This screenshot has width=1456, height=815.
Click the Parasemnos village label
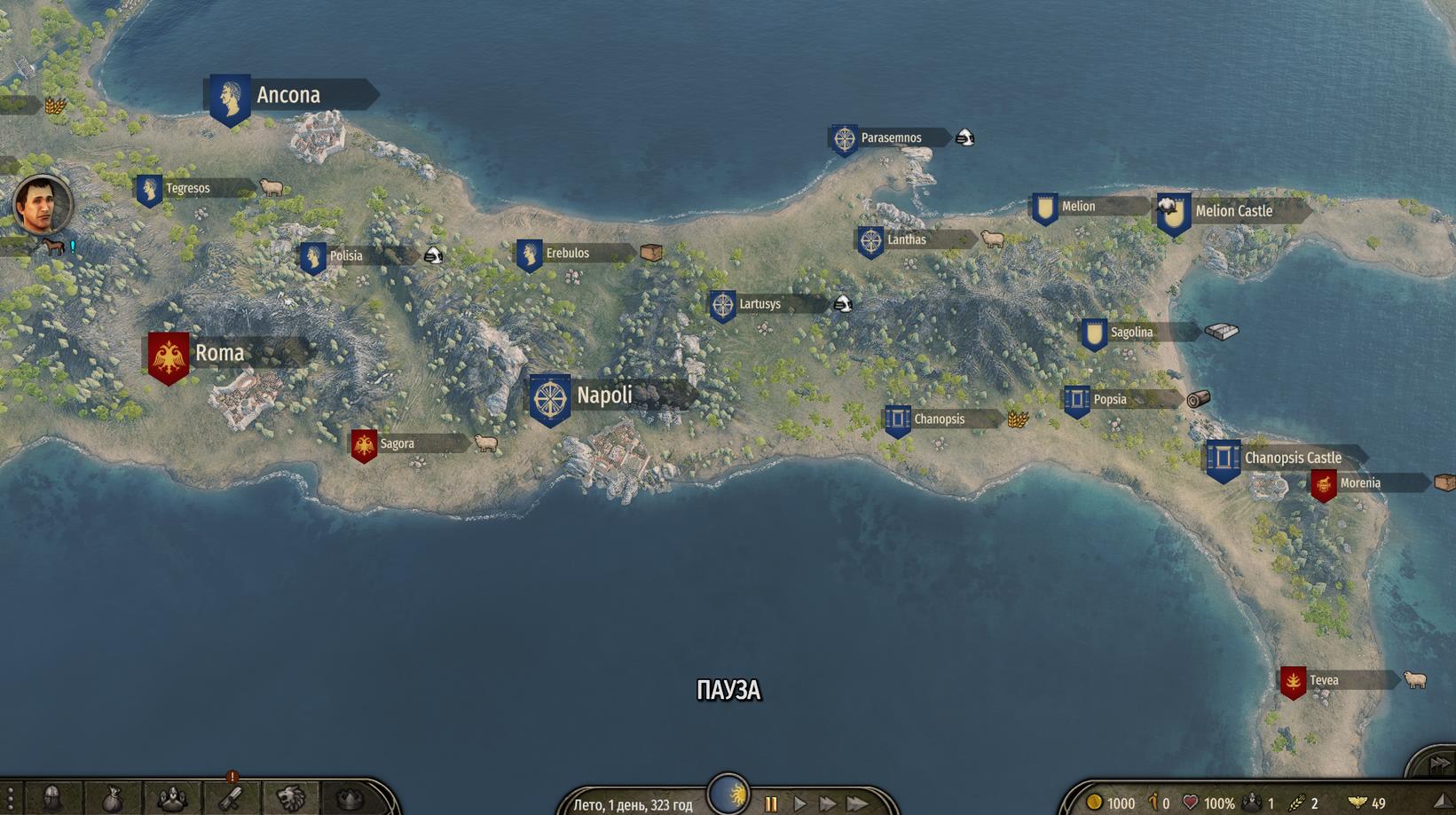pos(890,137)
